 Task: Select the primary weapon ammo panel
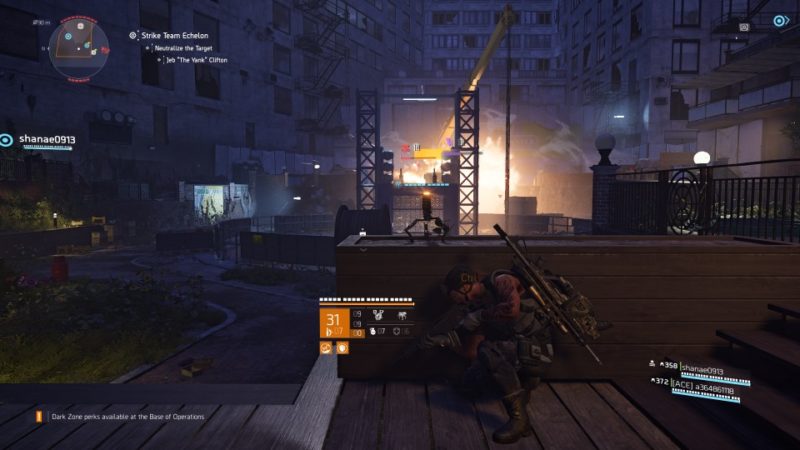333,323
